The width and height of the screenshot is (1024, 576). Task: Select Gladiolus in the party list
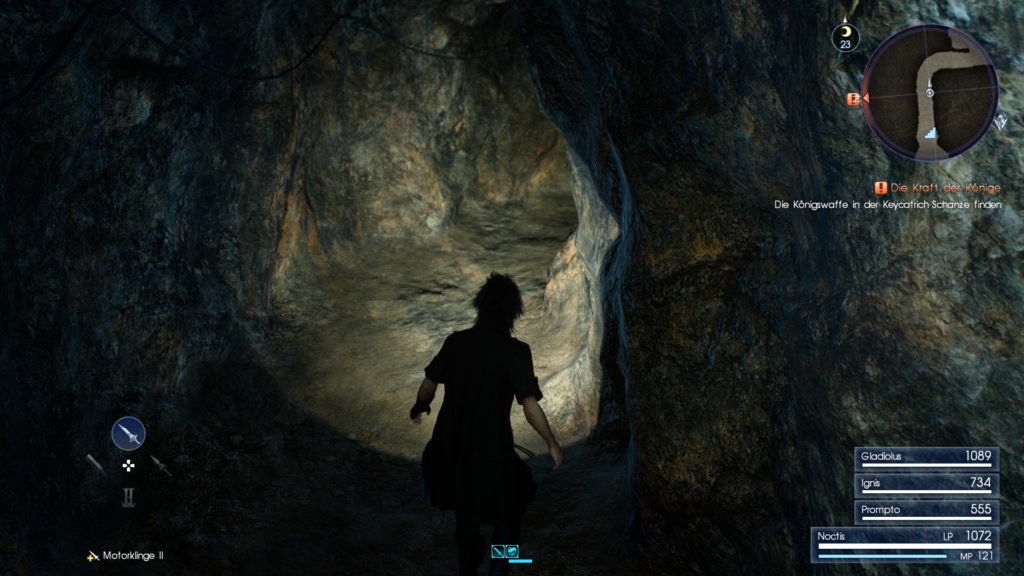pyautogui.click(x=925, y=457)
